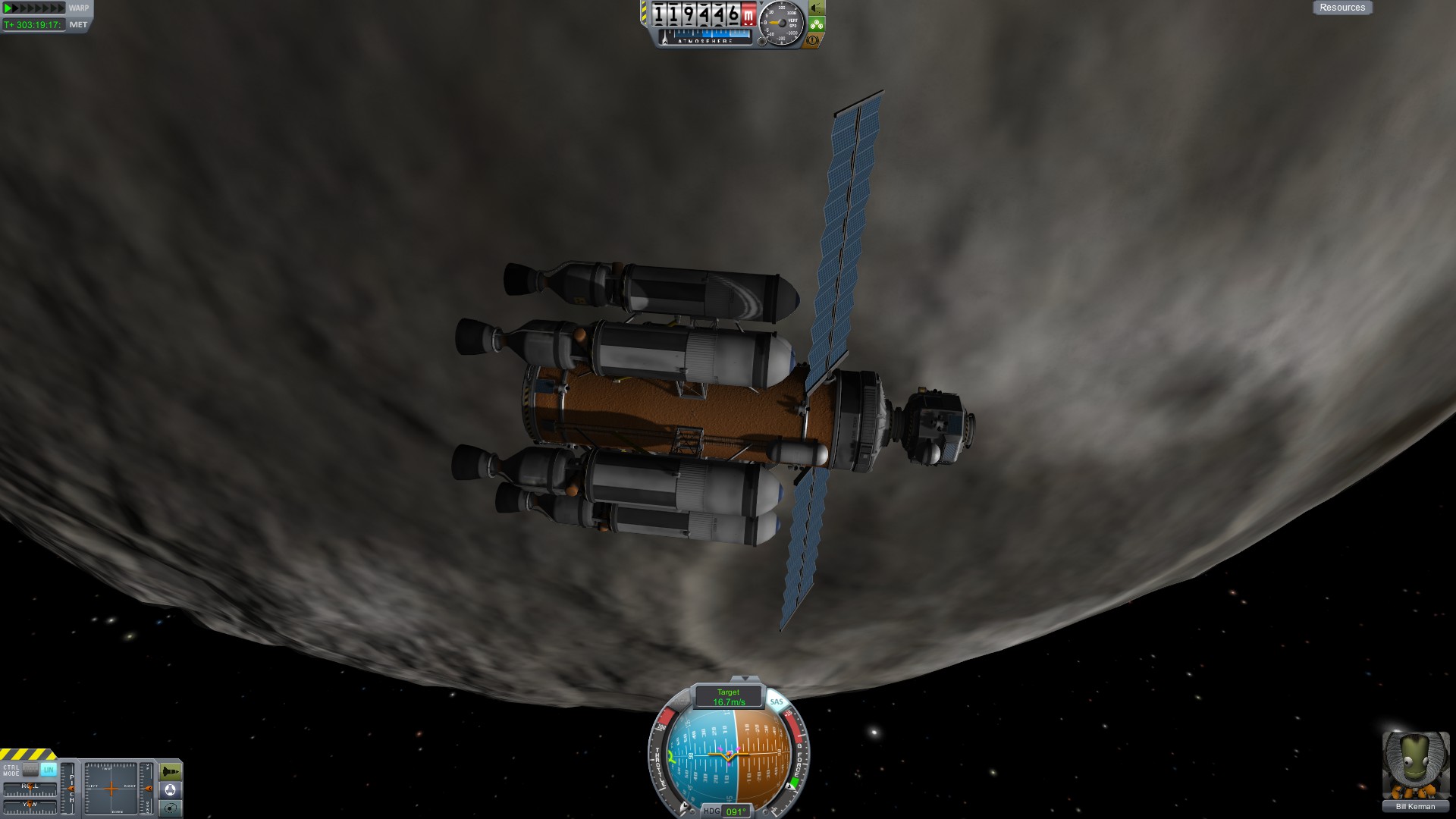The height and width of the screenshot is (819, 1456).
Task: Toggle the brakes action button
Action: click(814, 41)
